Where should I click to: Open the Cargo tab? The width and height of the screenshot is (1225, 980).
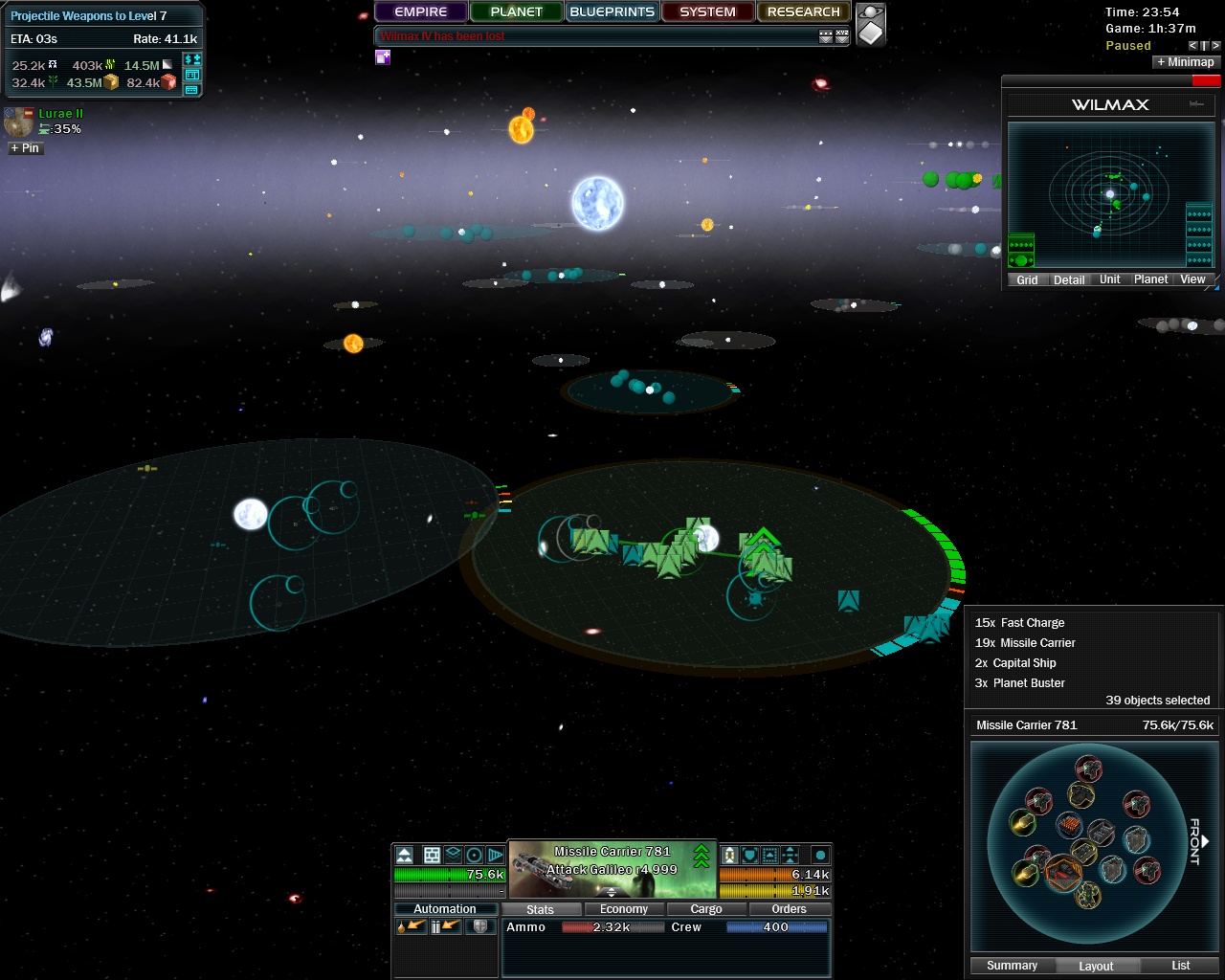point(705,909)
